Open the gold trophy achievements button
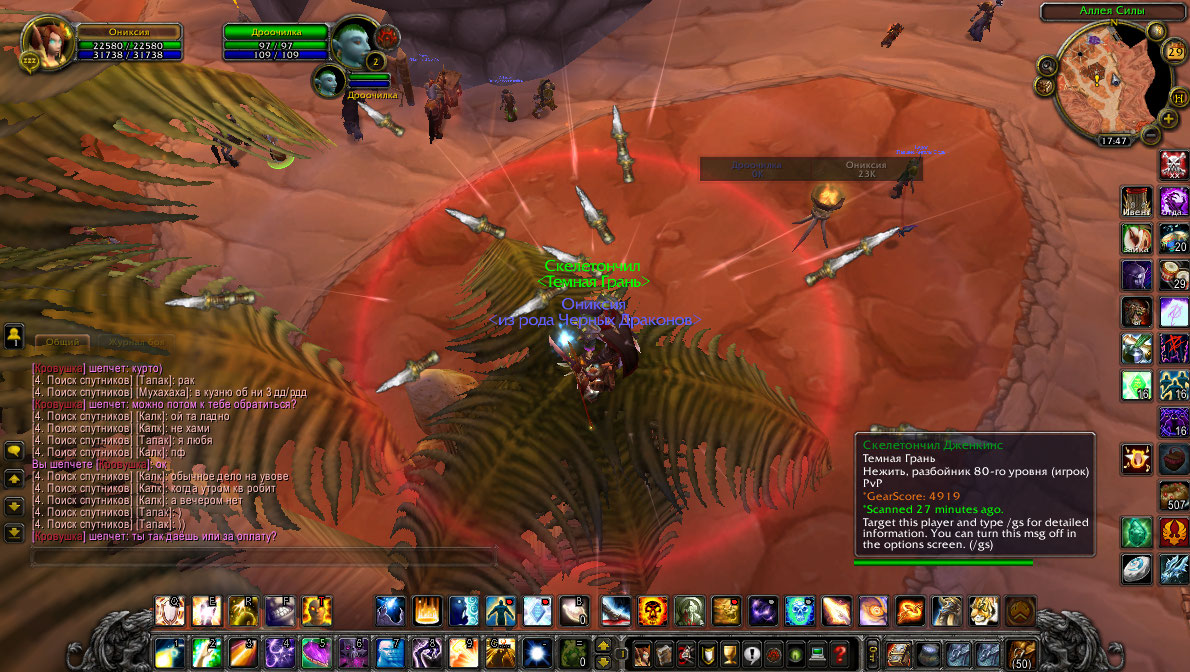The height and width of the screenshot is (672, 1190). (x=729, y=651)
